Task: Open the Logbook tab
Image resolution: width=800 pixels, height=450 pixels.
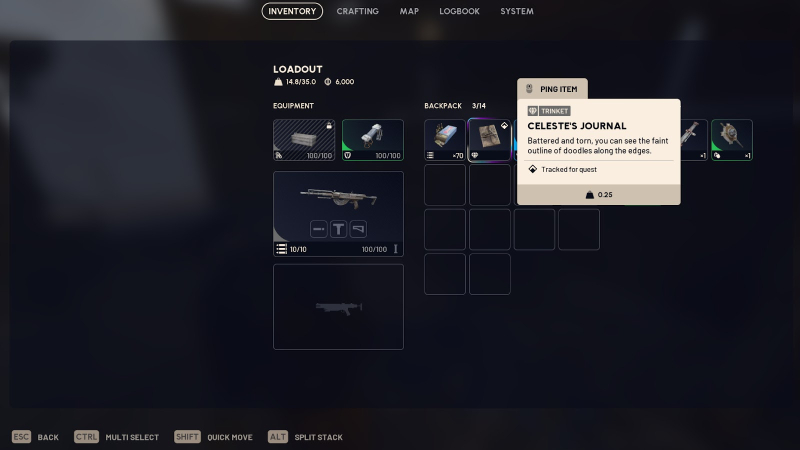Action: (460, 11)
